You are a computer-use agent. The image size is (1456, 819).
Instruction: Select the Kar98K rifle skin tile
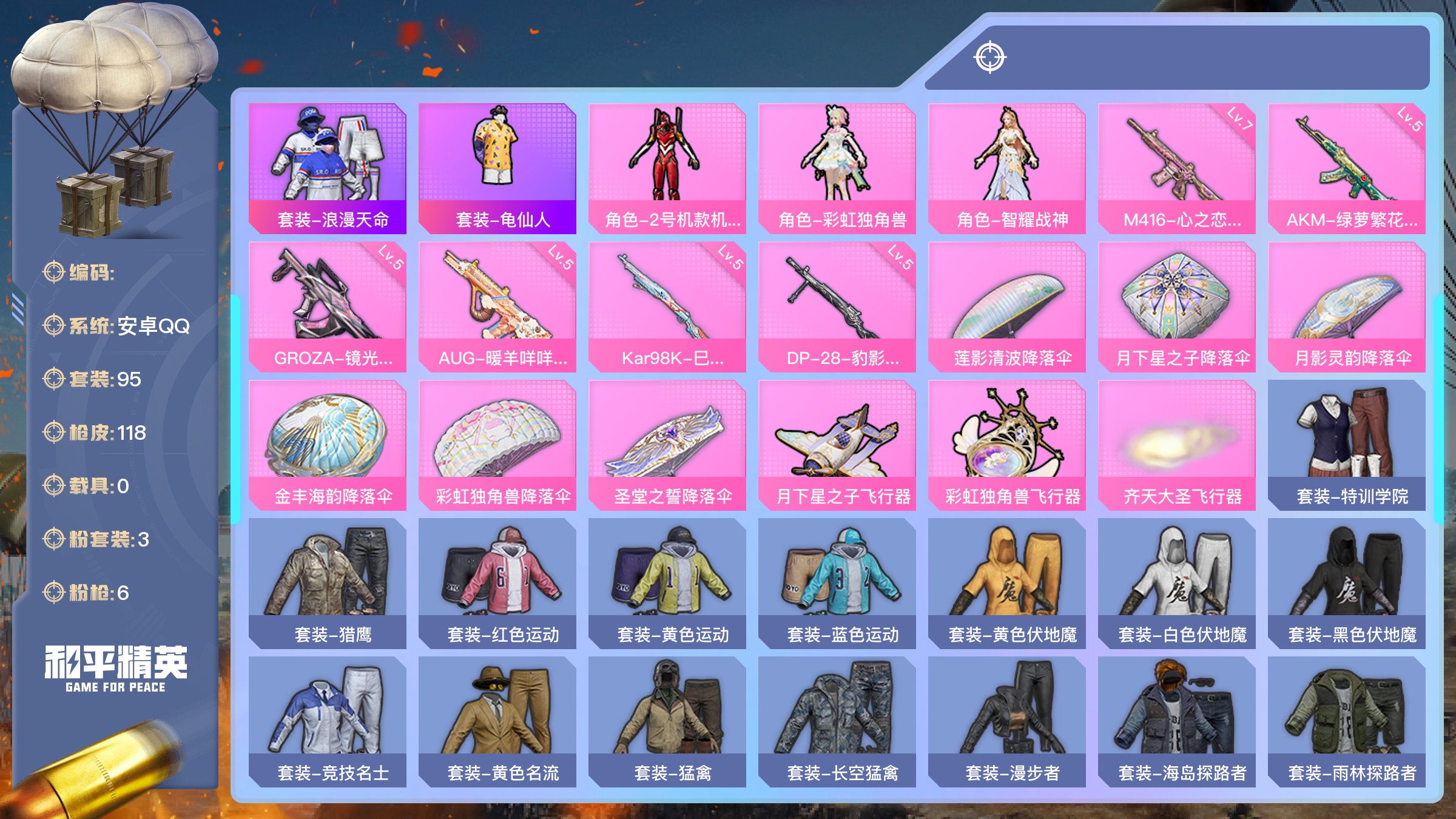(667, 306)
